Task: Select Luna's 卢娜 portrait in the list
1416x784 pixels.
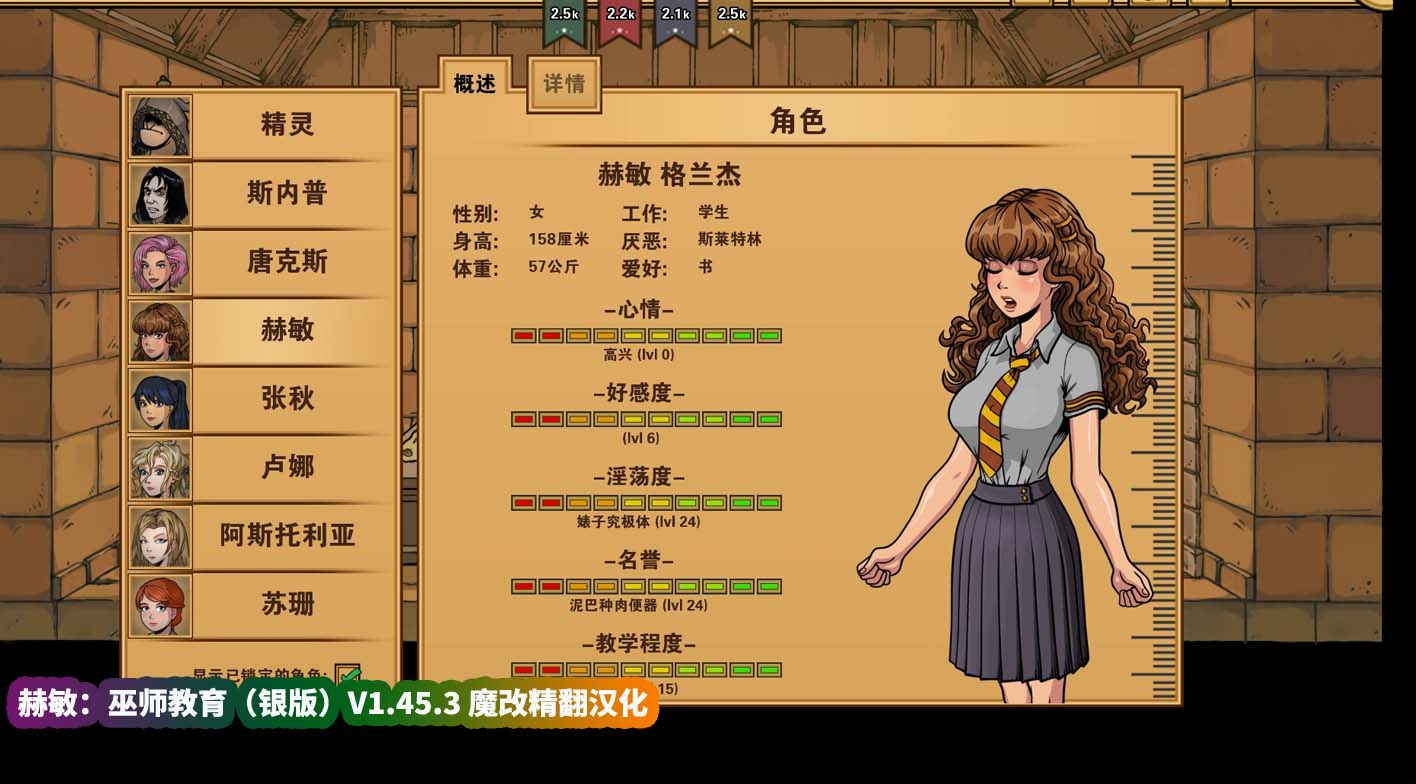Action: tap(160, 467)
